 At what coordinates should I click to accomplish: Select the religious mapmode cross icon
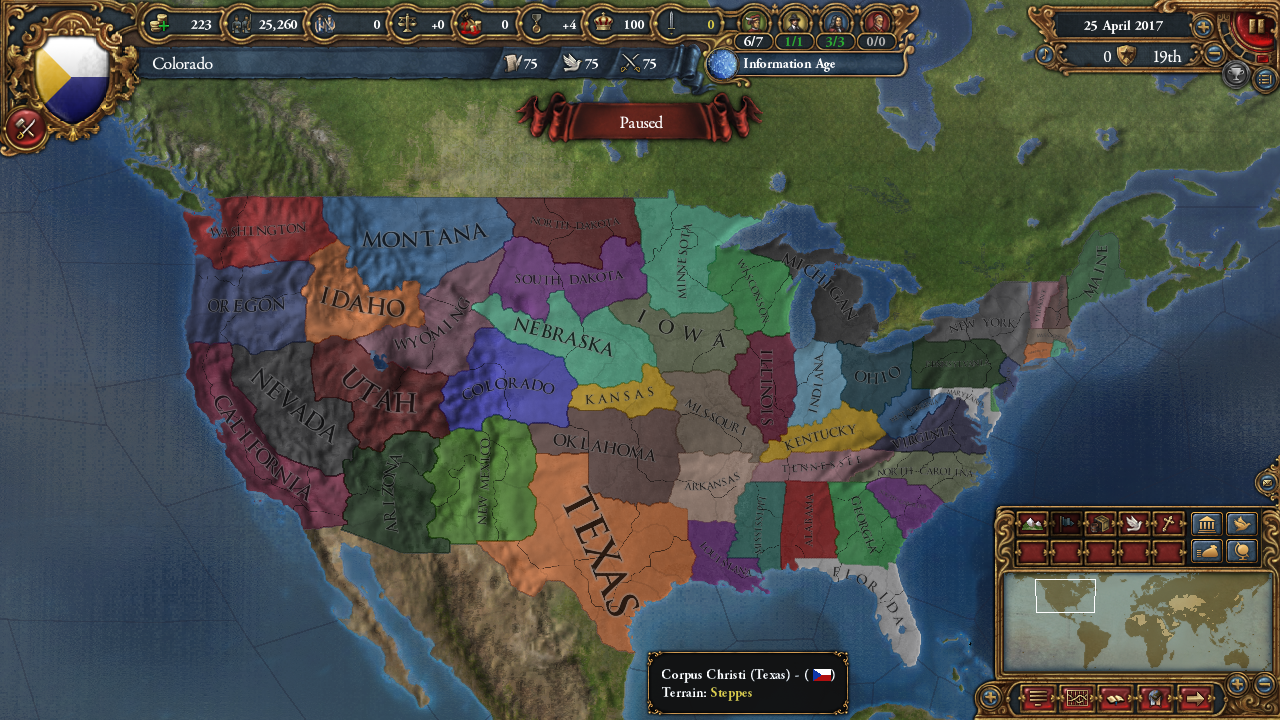(1167, 523)
